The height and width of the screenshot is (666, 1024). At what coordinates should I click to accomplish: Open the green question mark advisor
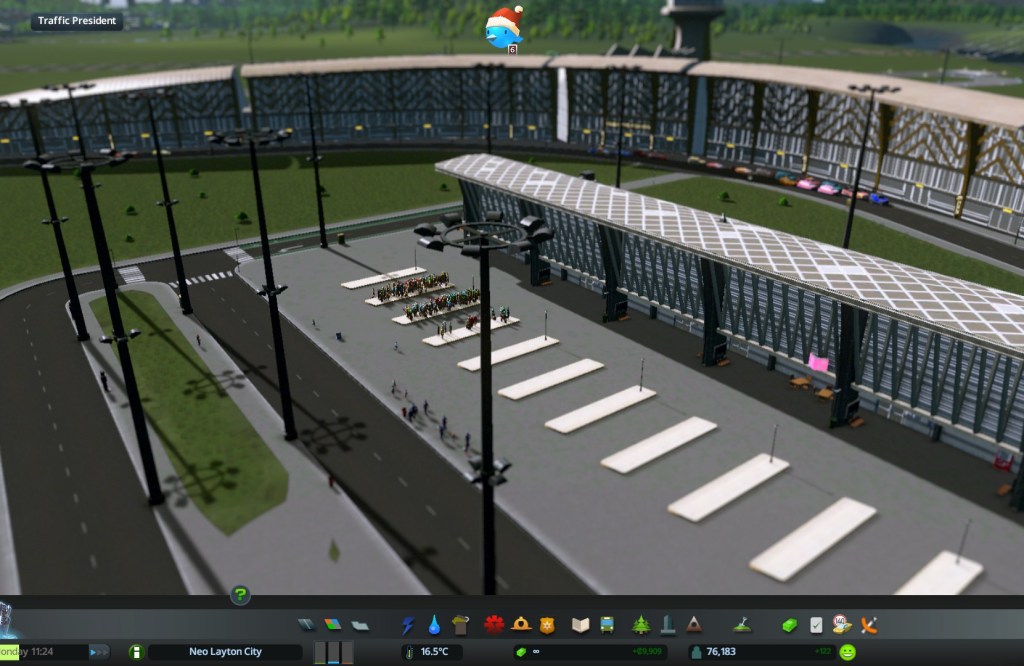[240, 595]
